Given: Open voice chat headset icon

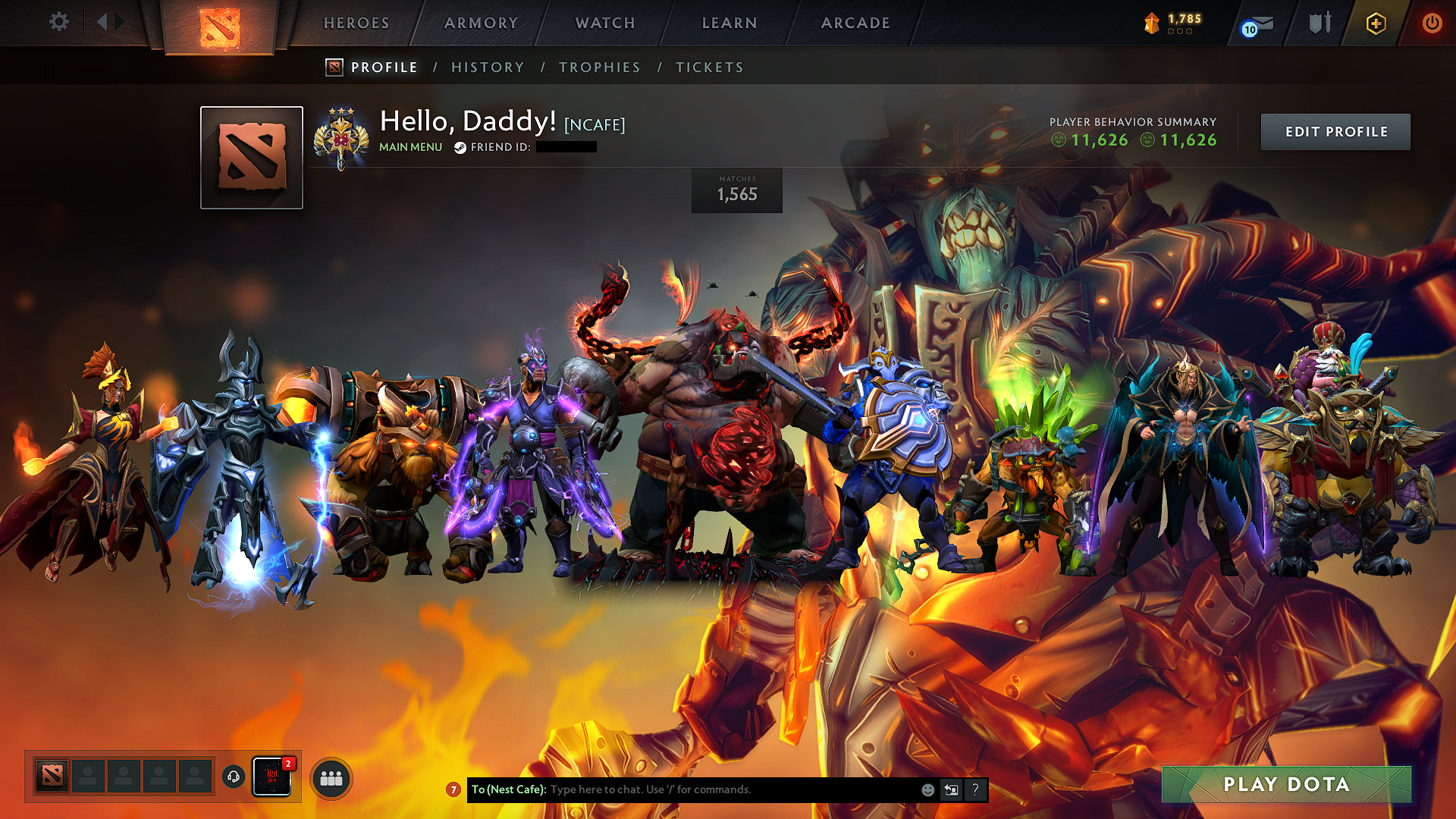Looking at the screenshot, I should click(x=234, y=777).
